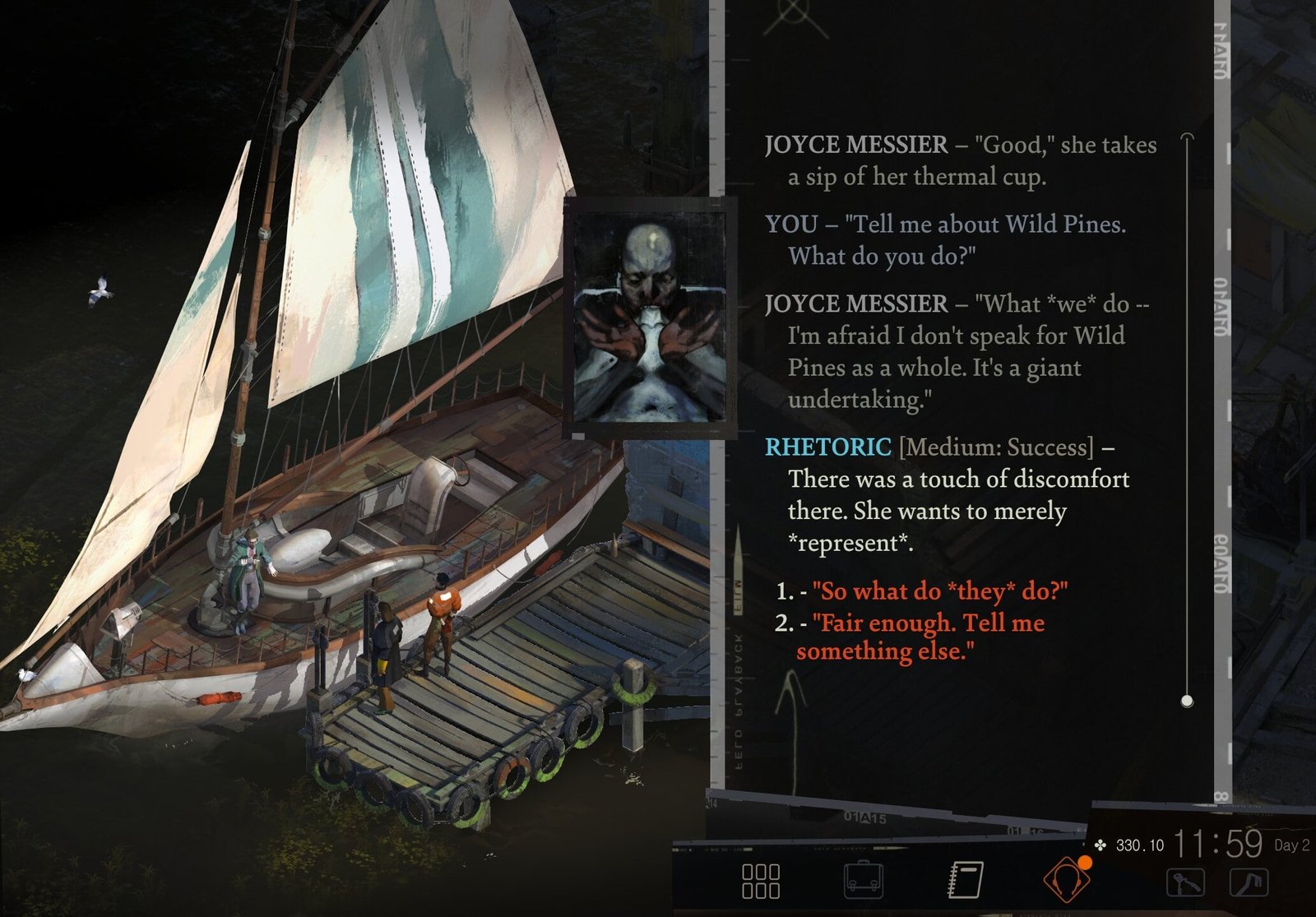Click the dialogue log scrollbar handle

[1186, 701]
